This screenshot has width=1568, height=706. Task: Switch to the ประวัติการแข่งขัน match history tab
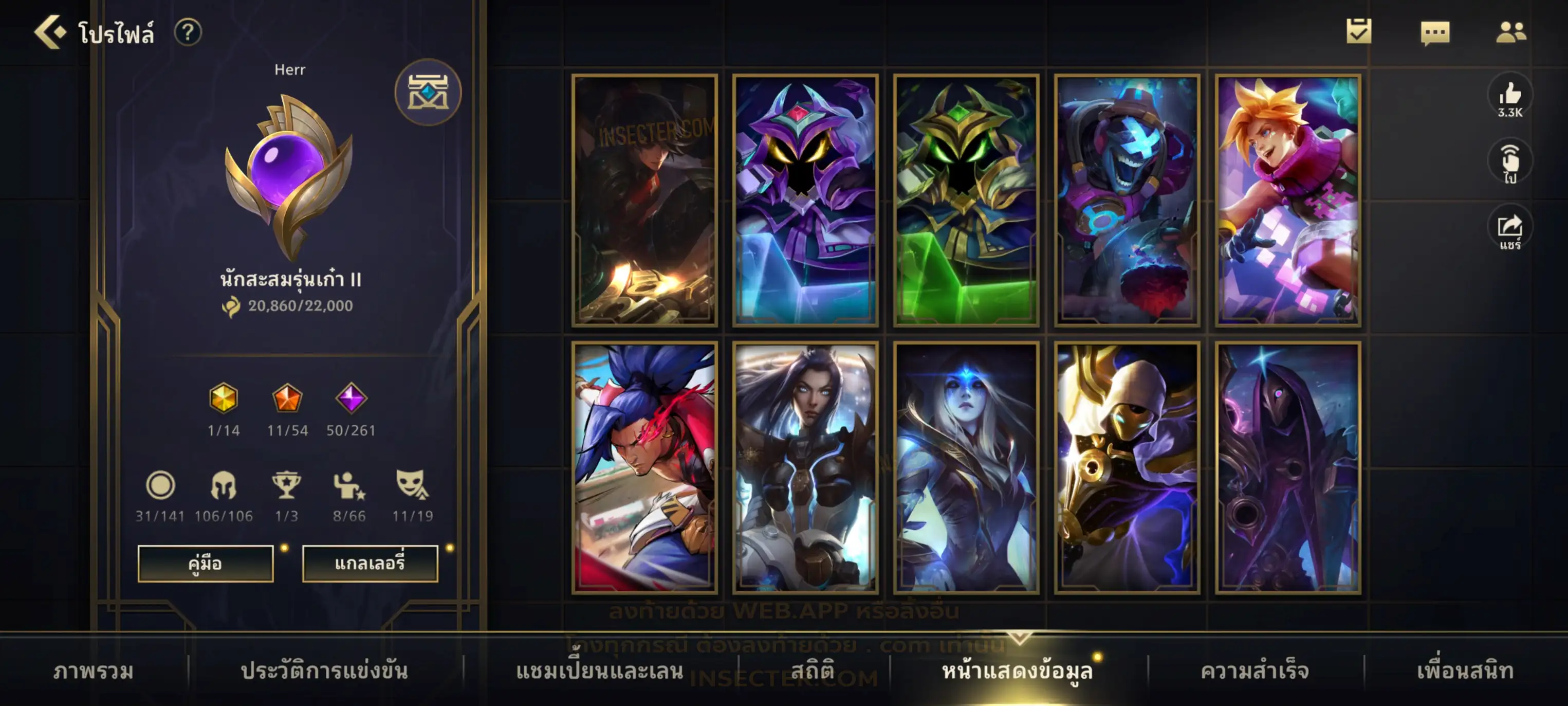[324, 671]
